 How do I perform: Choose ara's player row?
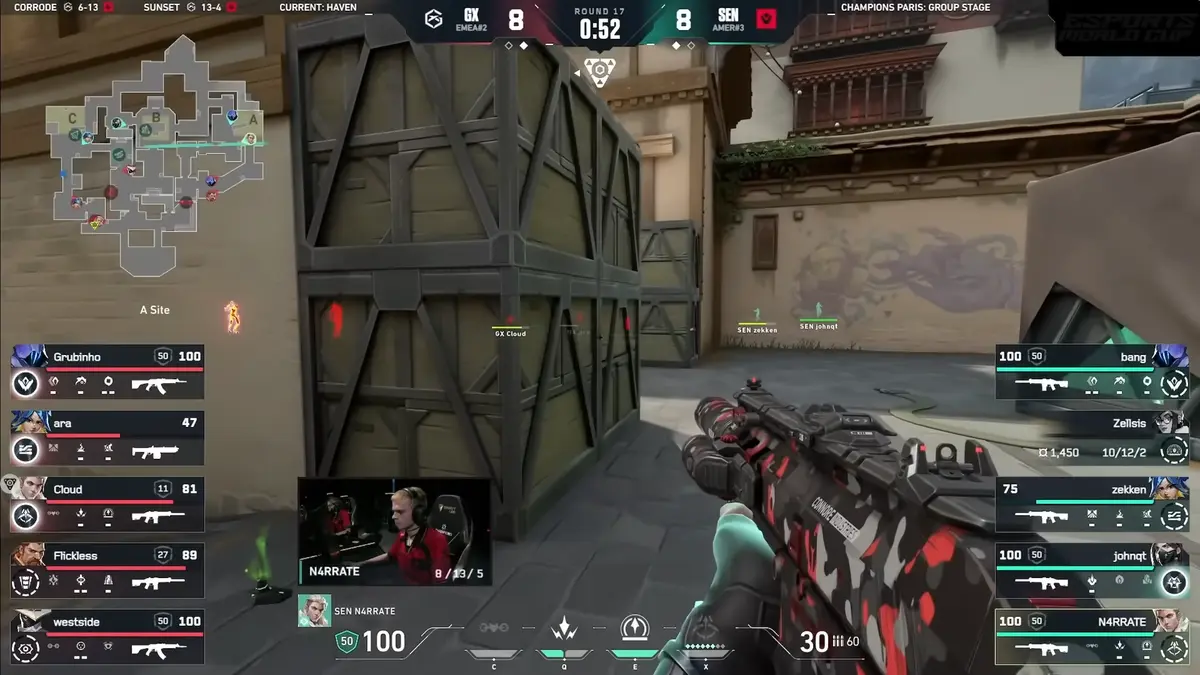point(108,436)
